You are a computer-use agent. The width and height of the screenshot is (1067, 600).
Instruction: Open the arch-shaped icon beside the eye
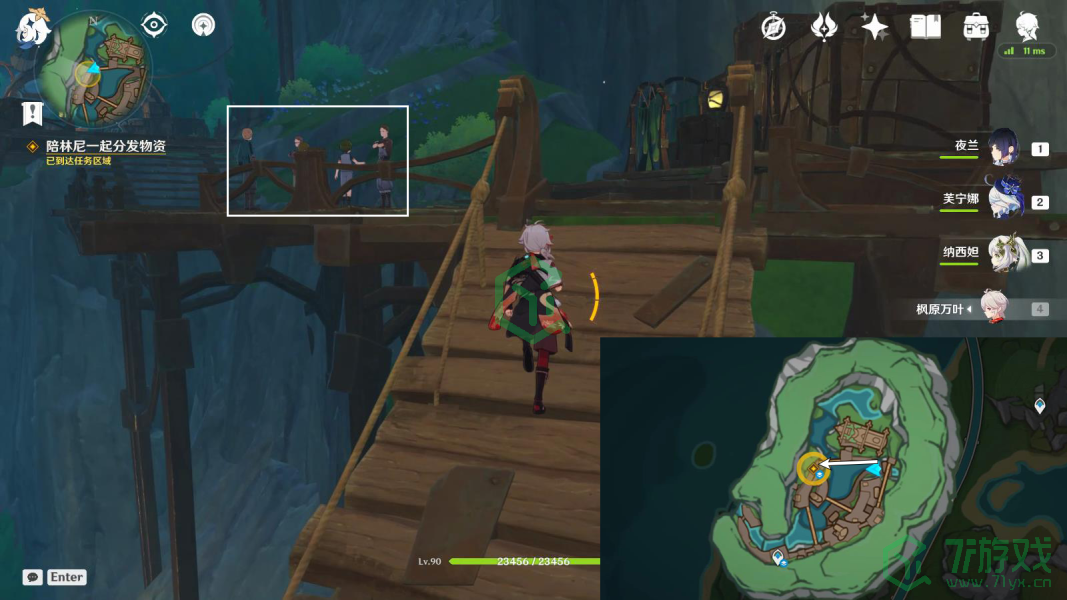pyautogui.click(x=204, y=24)
